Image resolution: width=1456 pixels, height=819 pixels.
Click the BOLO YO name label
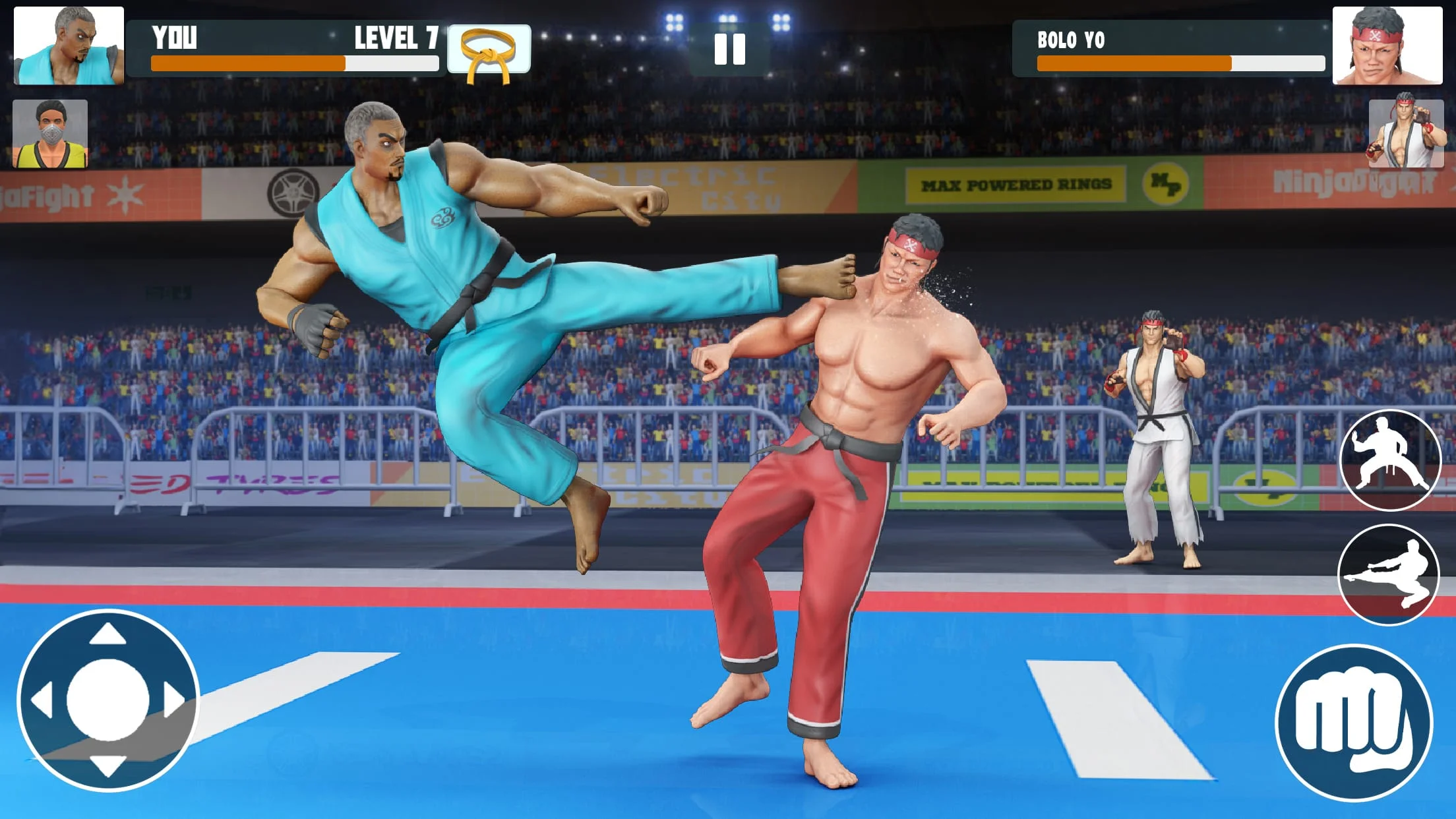click(x=1070, y=38)
